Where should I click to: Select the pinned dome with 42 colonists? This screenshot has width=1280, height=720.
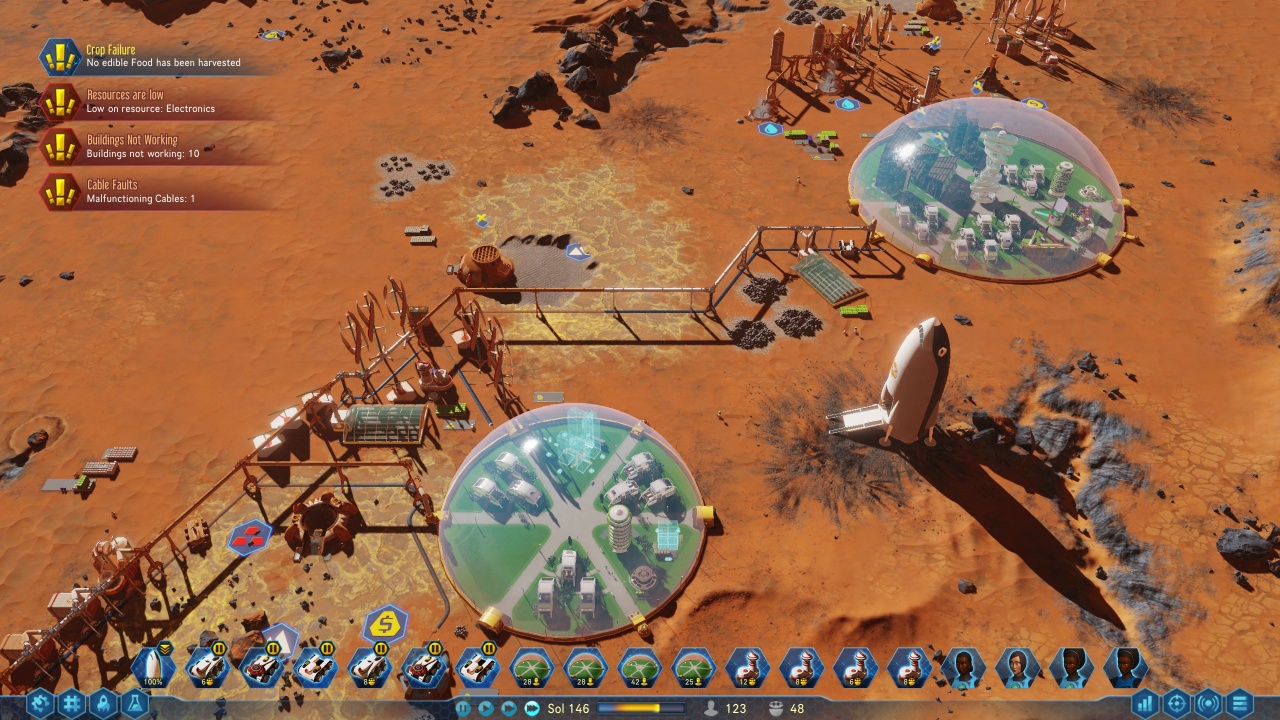pos(638,666)
